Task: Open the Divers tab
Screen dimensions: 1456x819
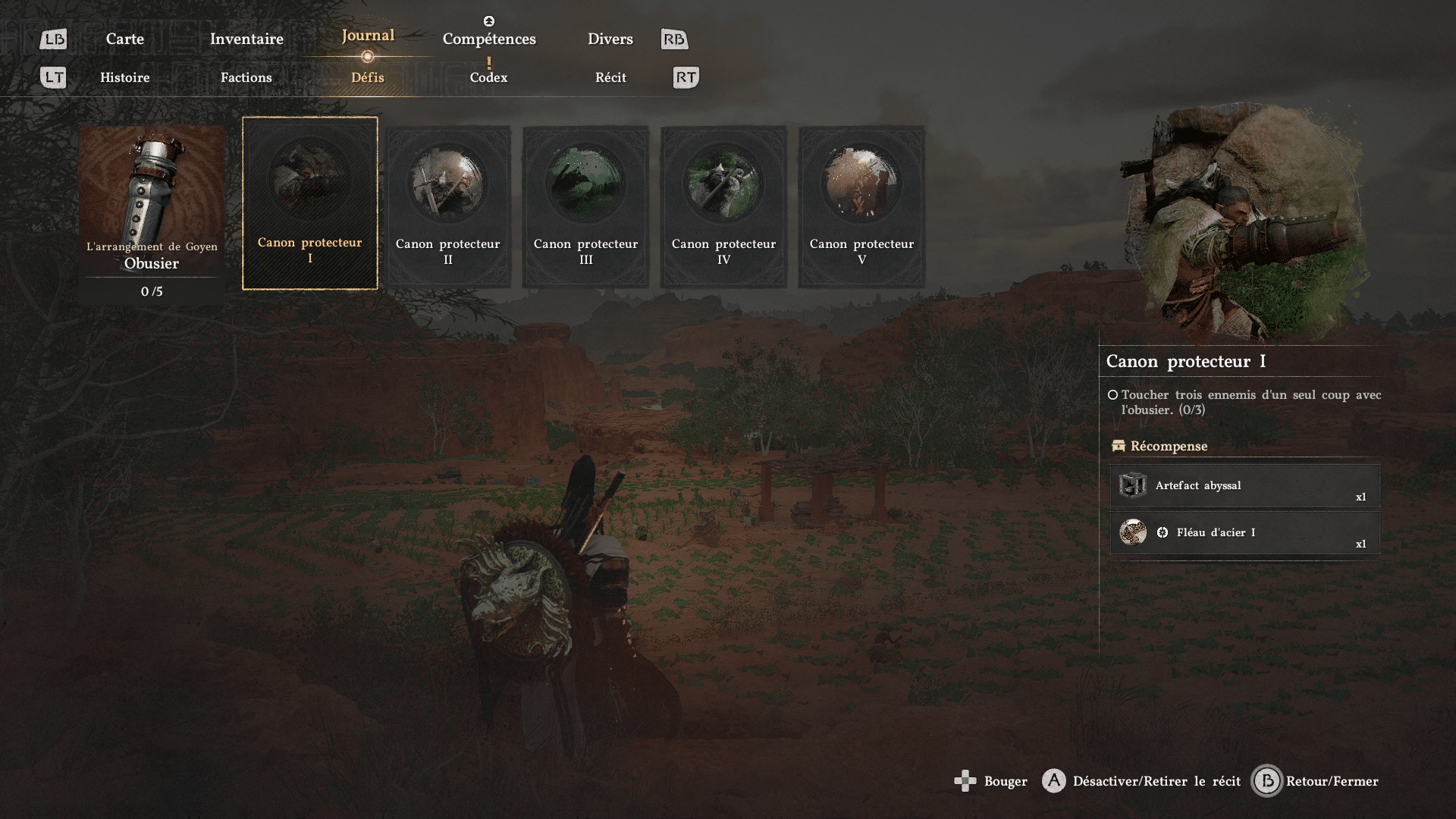Action: [610, 39]
